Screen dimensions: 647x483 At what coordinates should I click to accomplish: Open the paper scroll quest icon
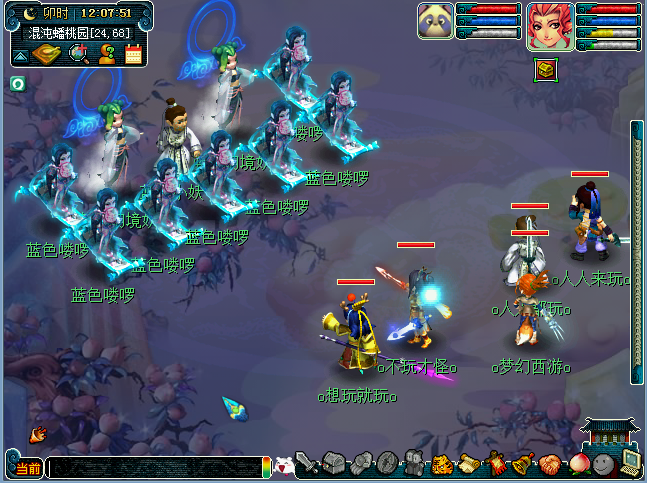click(468, 464)
